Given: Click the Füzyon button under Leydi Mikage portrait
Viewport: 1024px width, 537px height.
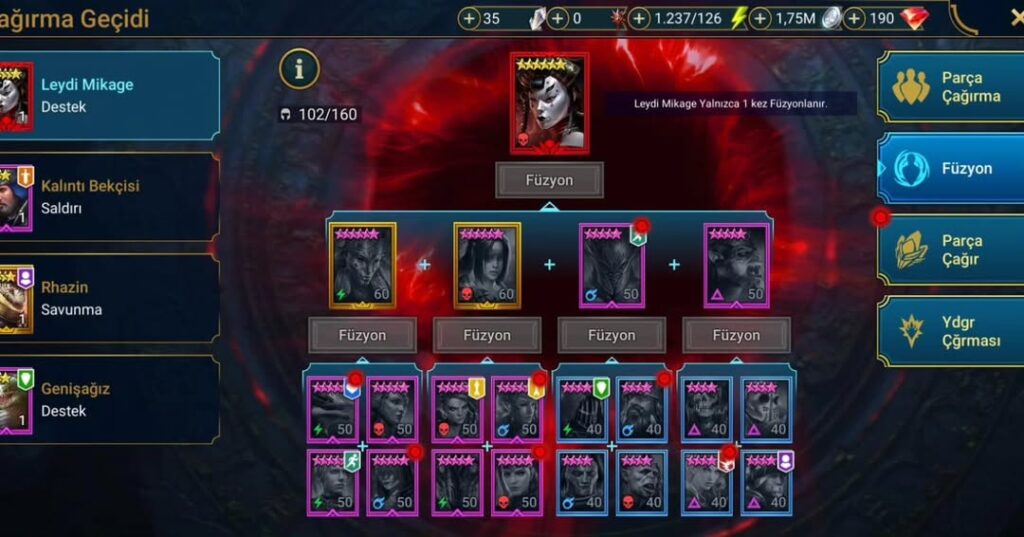Looking at the screenshot, I should (x=549, y=181).
